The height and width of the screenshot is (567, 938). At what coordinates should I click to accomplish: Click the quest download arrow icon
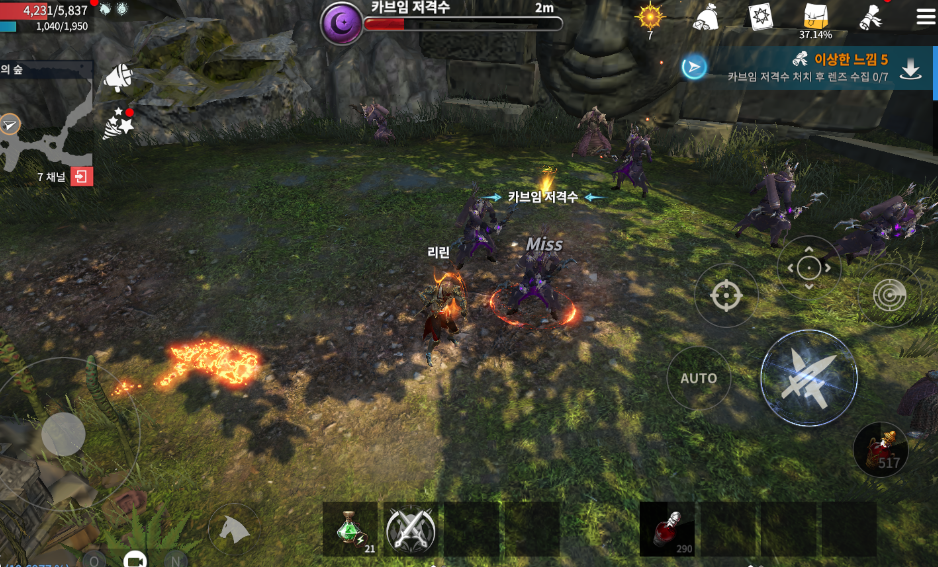pyautogui.click(x=911, y=68)
